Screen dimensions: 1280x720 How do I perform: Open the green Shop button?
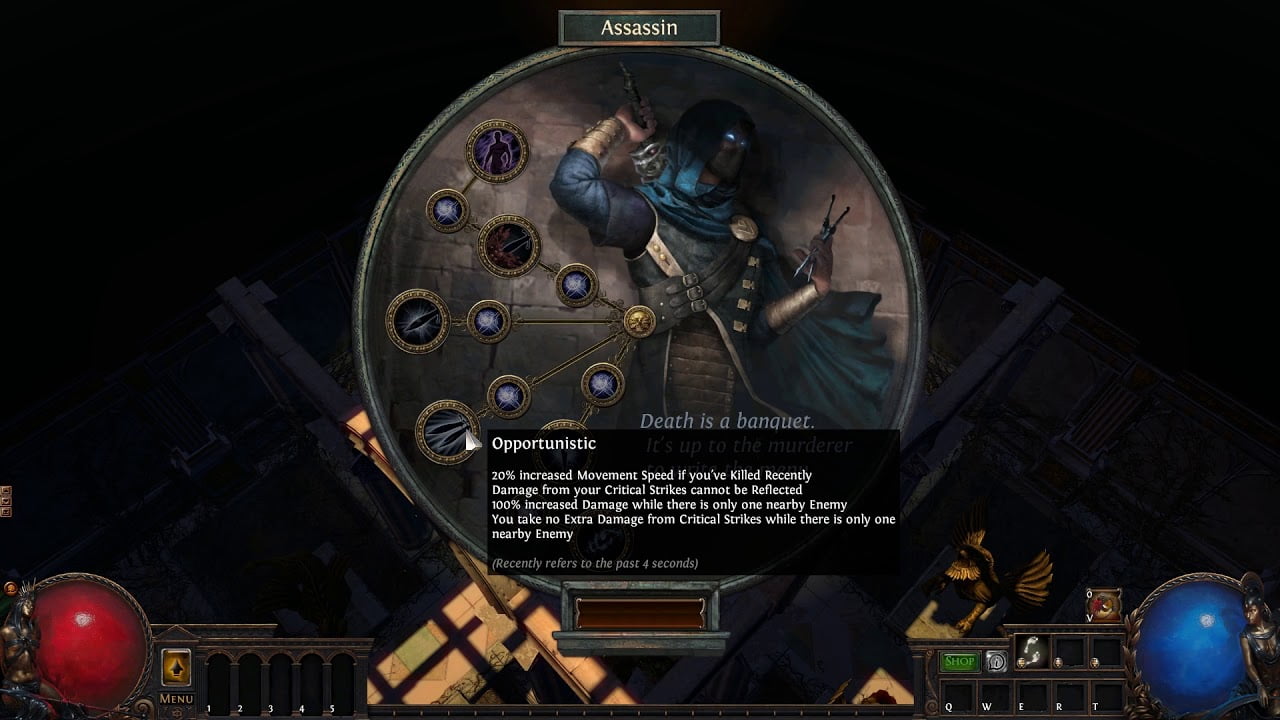[959, 661]
